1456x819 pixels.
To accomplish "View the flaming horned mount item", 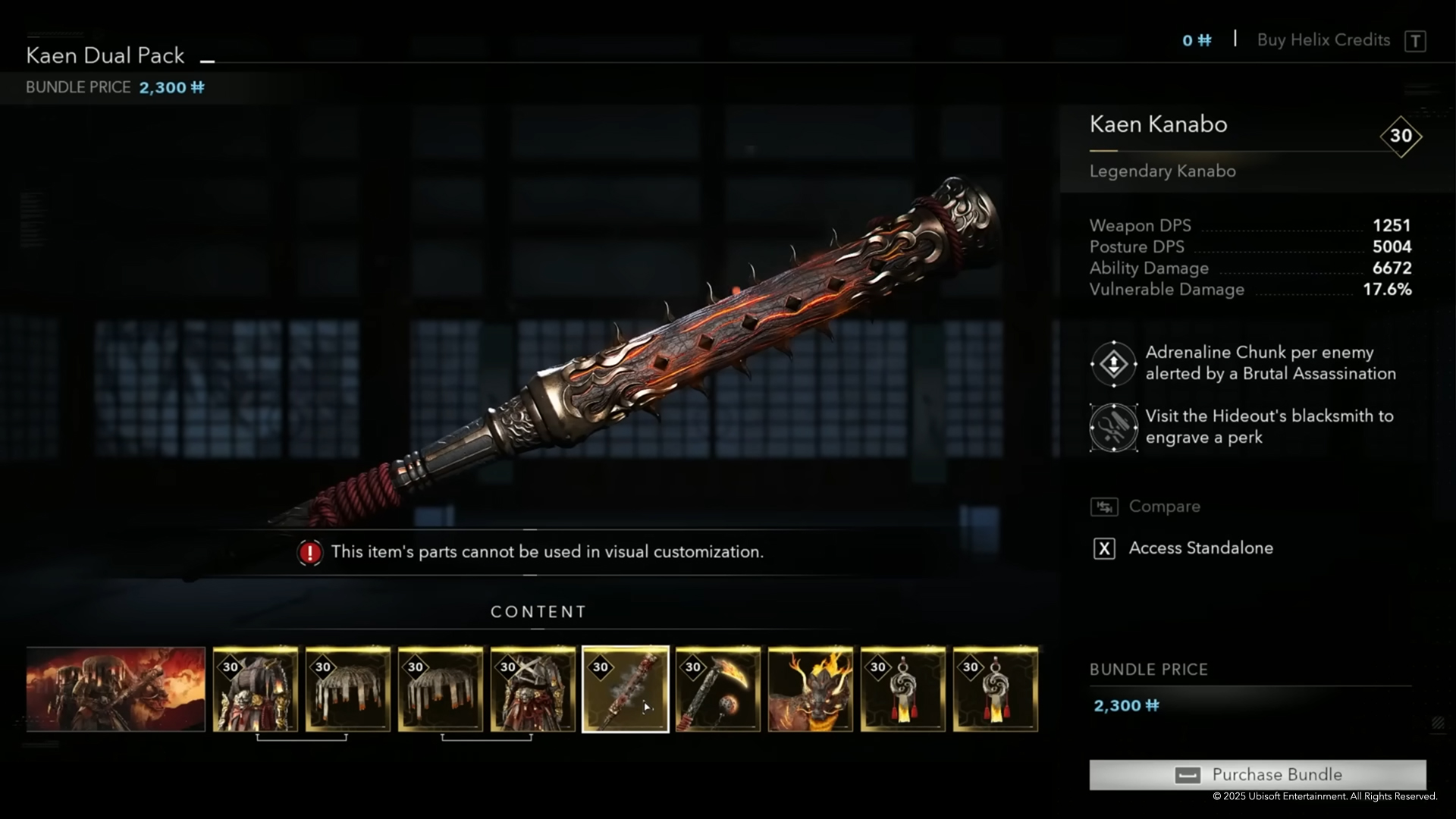I will (x=811, y=689).
